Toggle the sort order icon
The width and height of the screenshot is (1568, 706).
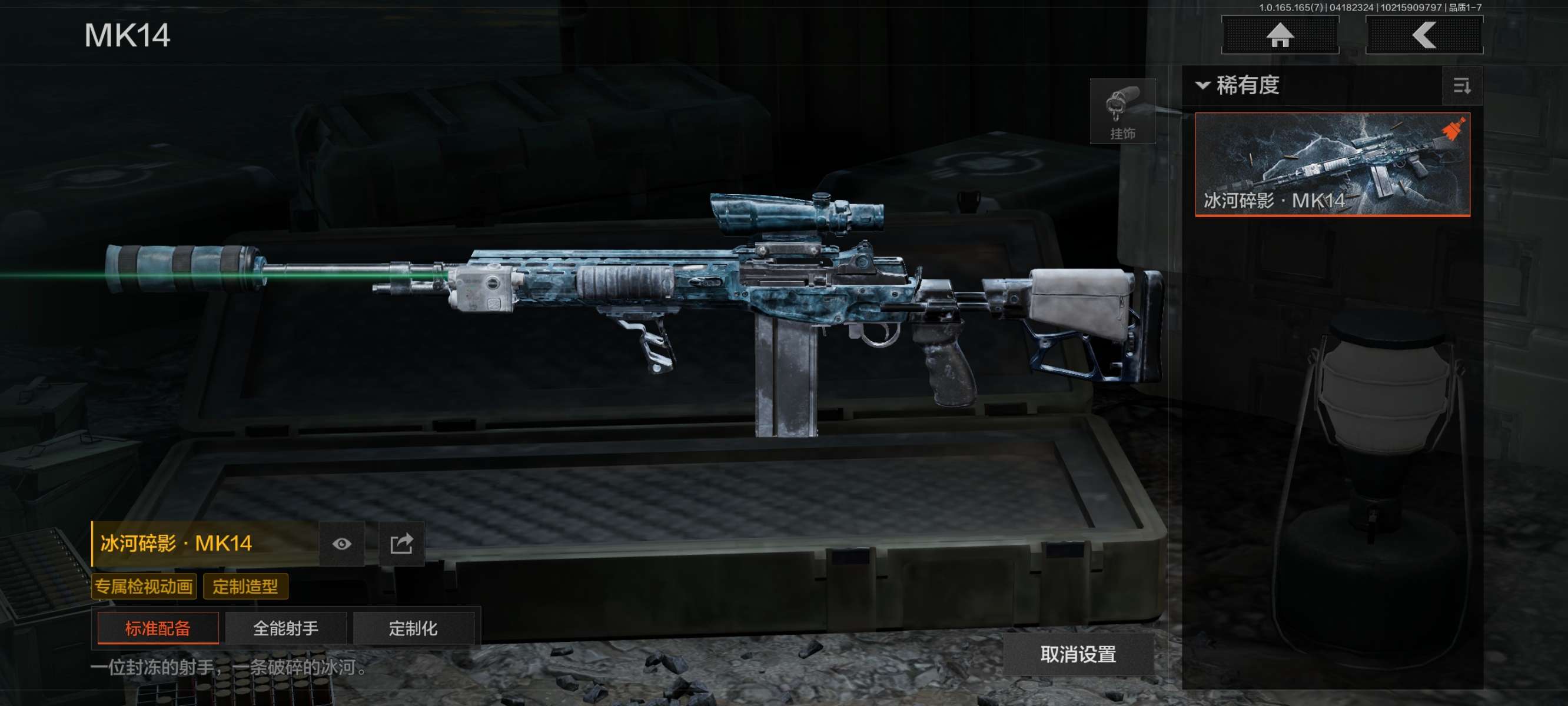(x=1461, y=86)
